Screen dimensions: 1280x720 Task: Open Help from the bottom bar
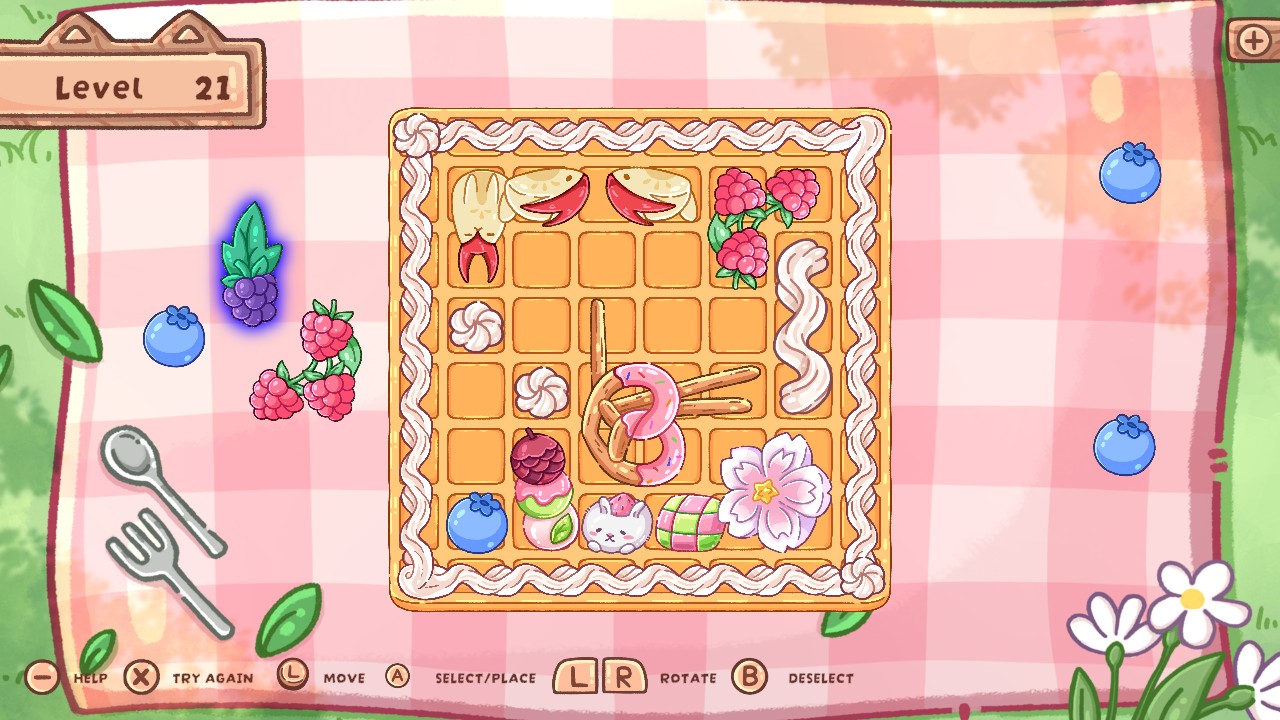pos(42,676)
